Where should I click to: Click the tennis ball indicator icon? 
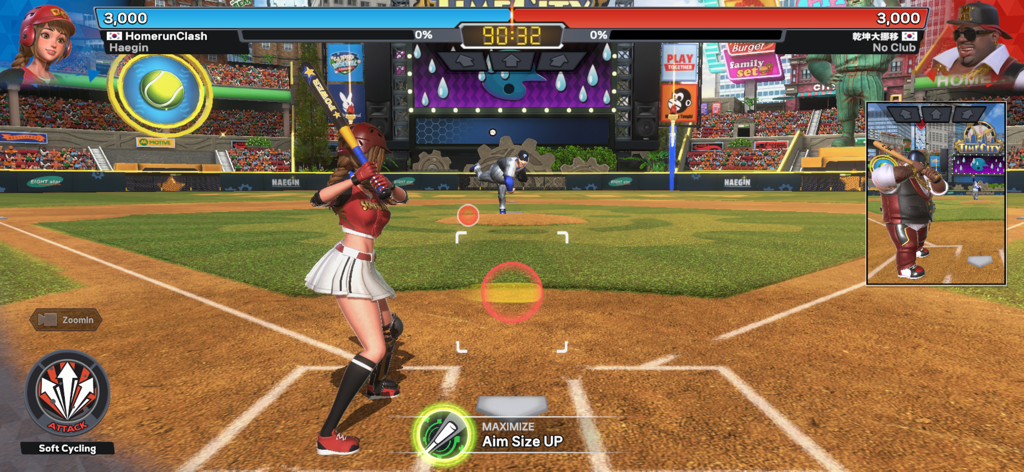(x=160, y=91)
